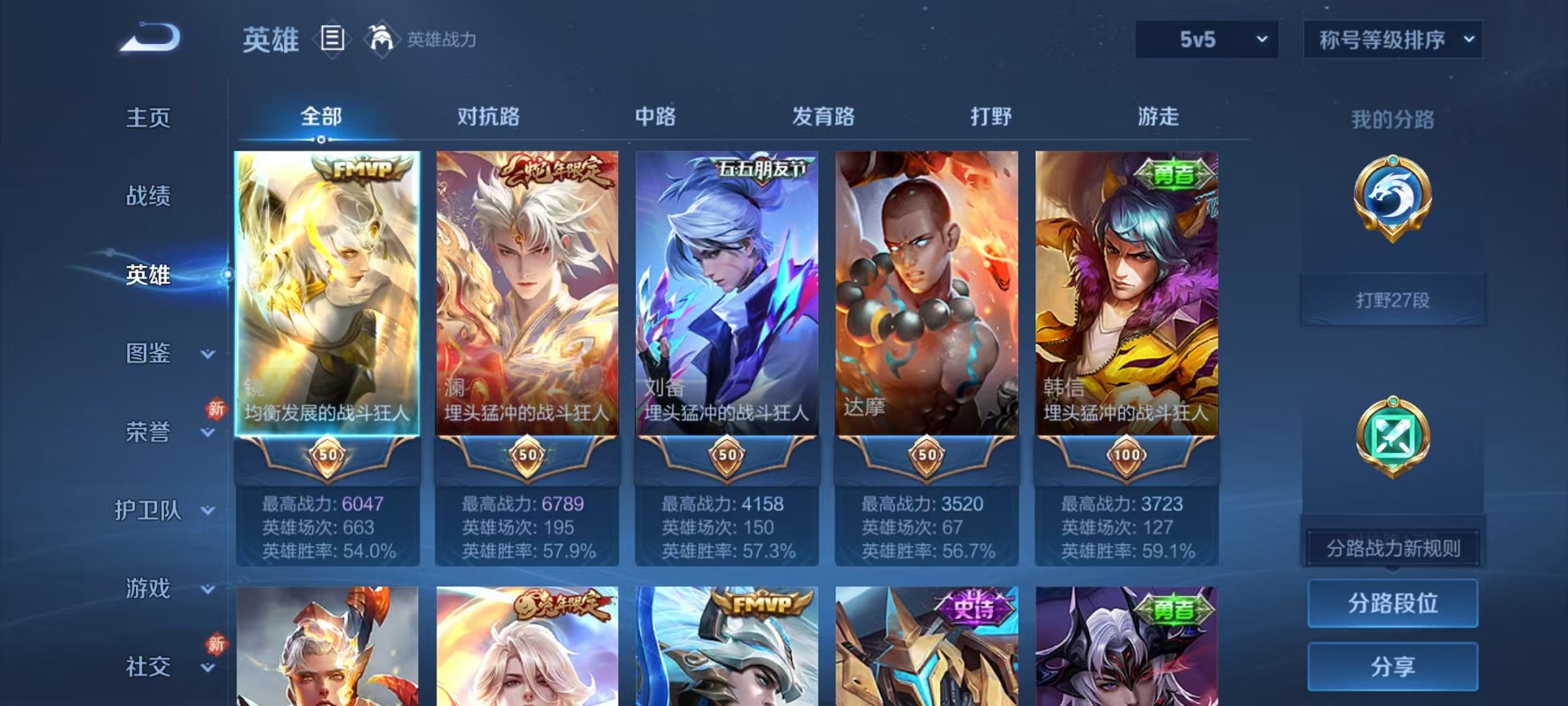
Task: Open the hero list icon next to 英雄
Action: 331,38
